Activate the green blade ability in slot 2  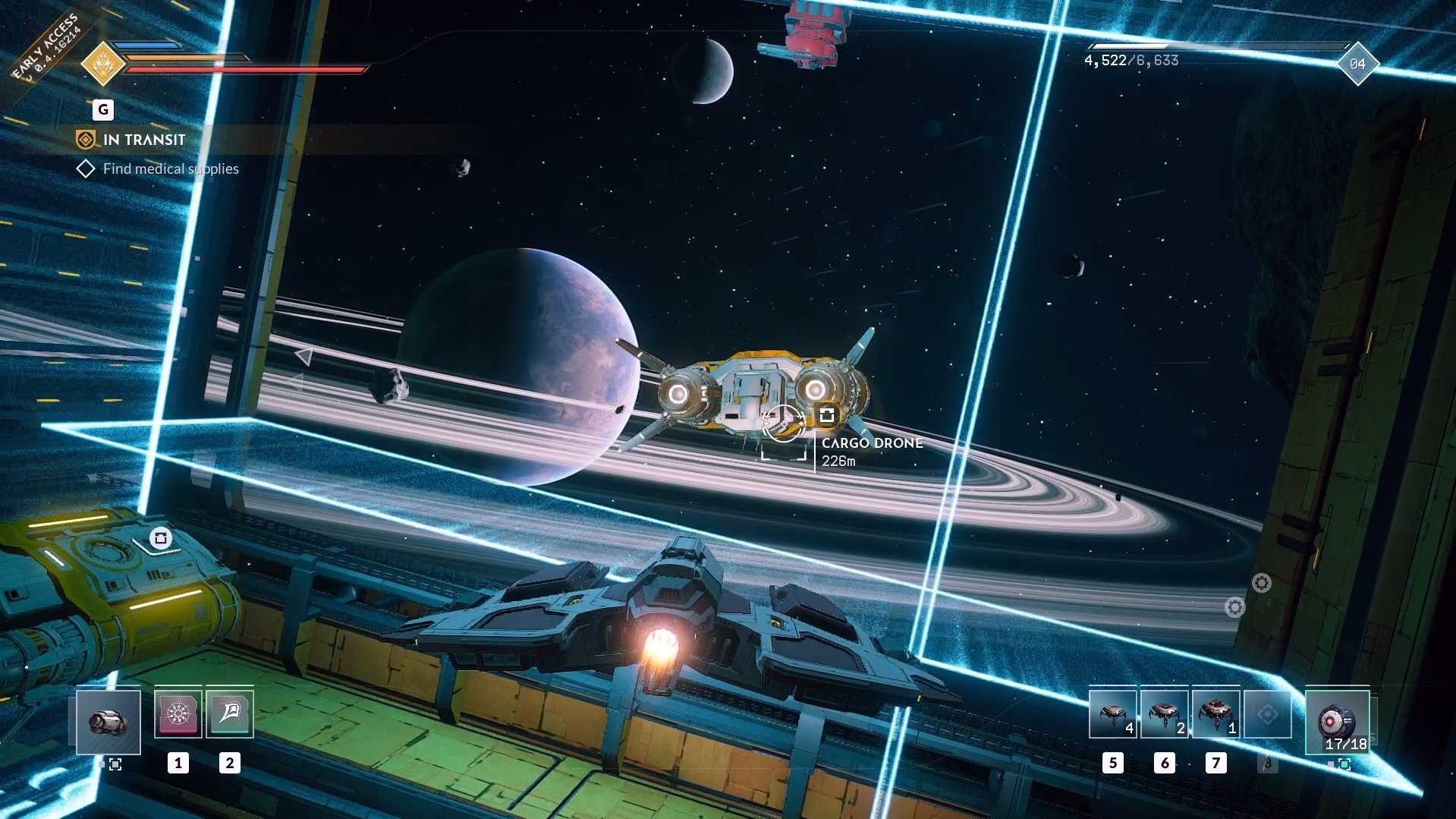click(x=230, y=713)
